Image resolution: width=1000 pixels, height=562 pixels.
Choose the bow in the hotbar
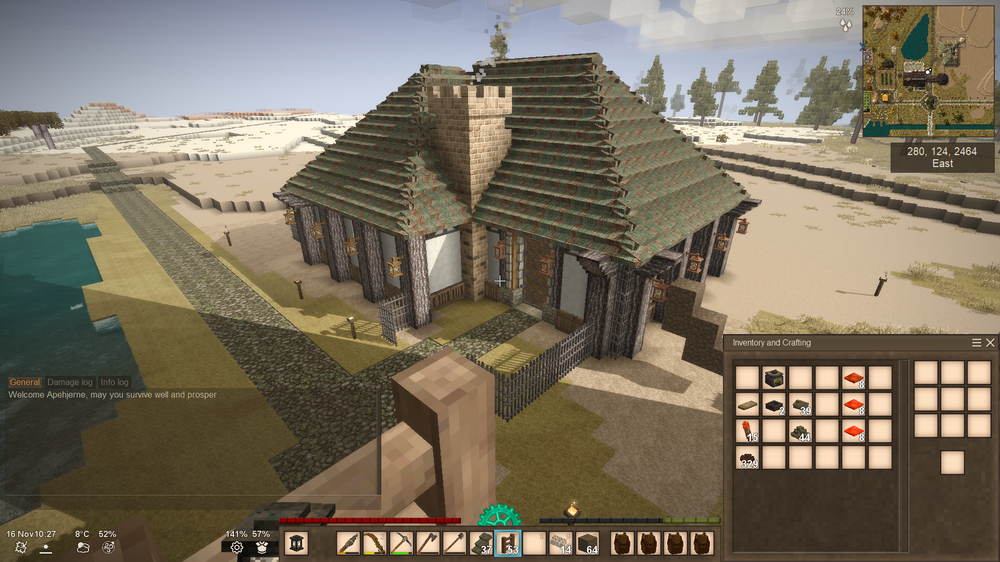coord(375,544)
